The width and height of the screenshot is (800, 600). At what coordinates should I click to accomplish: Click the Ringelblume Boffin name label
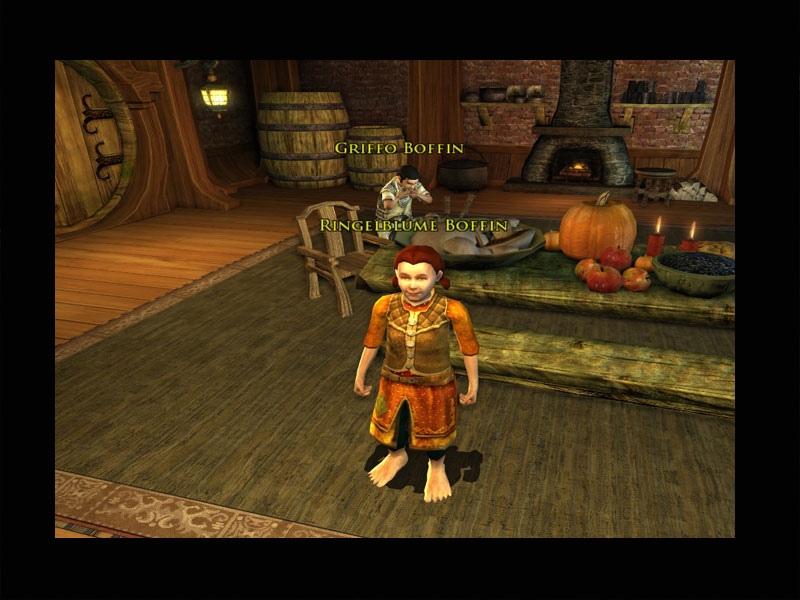point(414,227)
